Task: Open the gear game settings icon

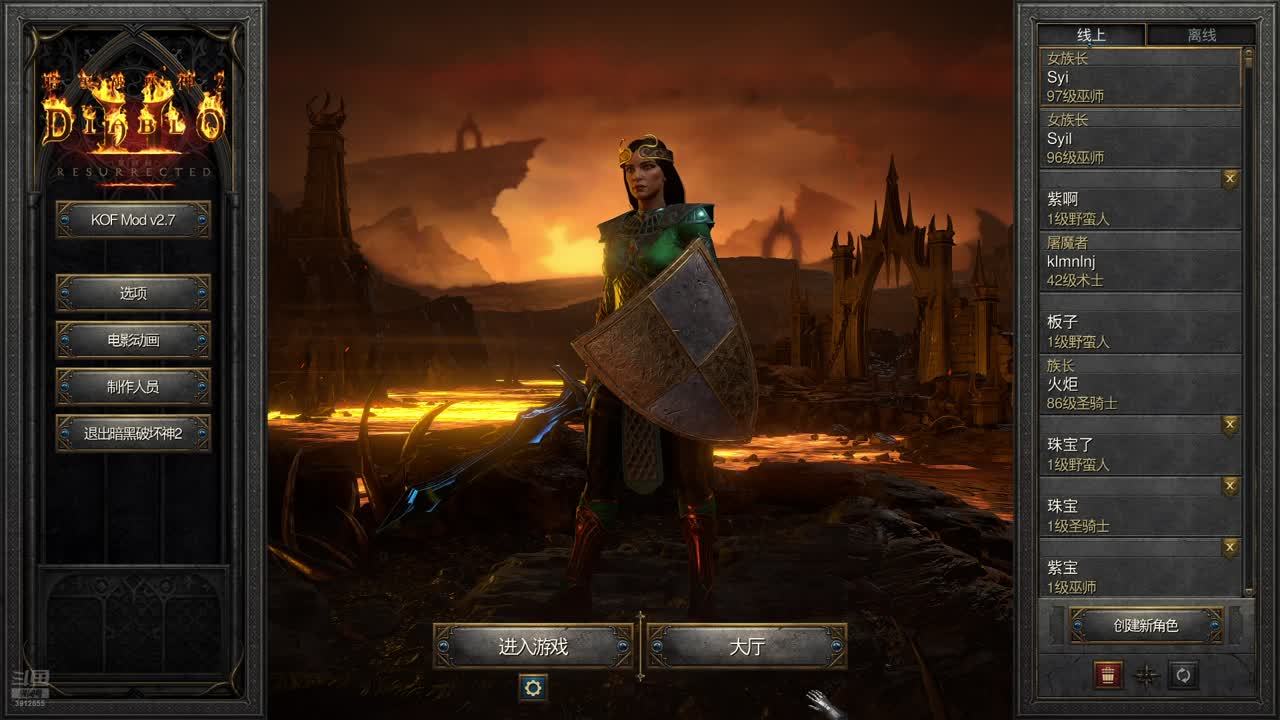Action: point(533,687)
